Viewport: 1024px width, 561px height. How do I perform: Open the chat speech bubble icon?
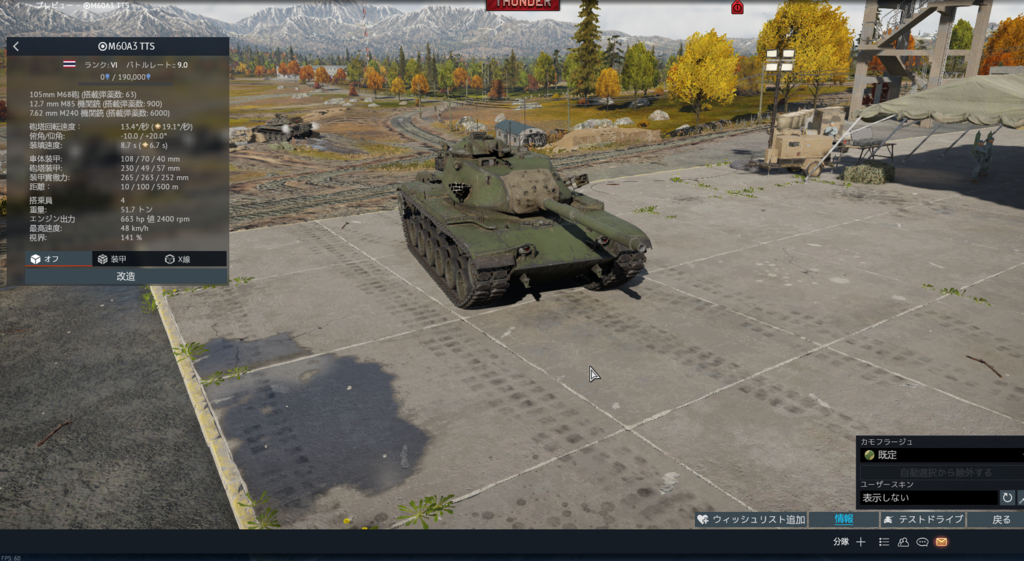pyautogui.click(x=922, y=542)
